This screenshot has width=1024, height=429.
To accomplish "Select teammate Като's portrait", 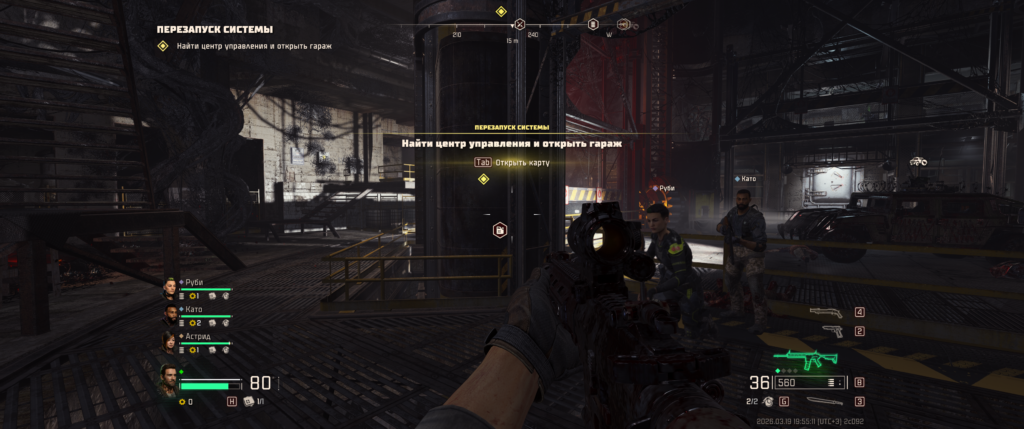I will (x=170, y=316).
